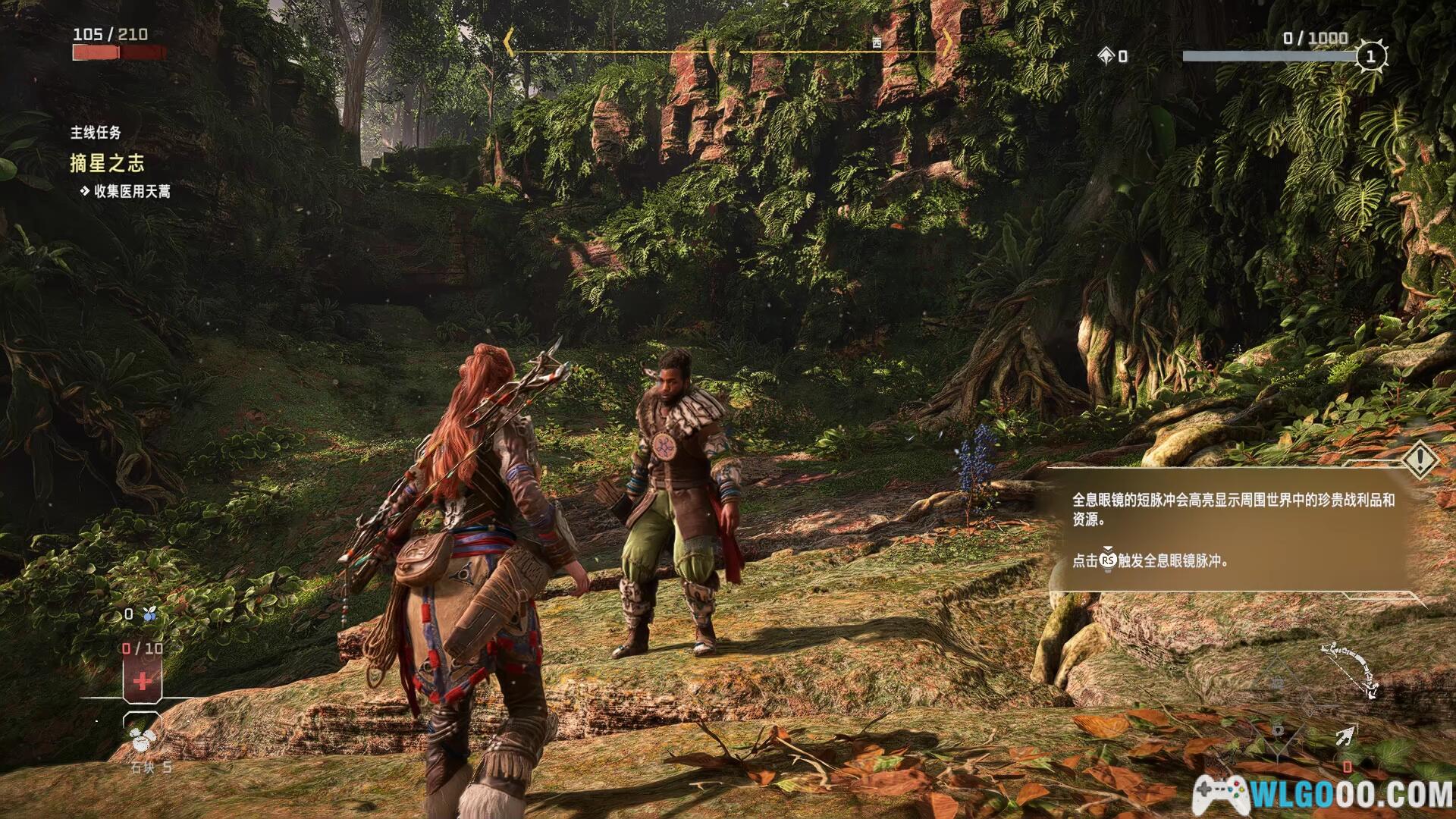
Task: Open the WLGOO.COM watermark logo
Action: (1322, 795)
